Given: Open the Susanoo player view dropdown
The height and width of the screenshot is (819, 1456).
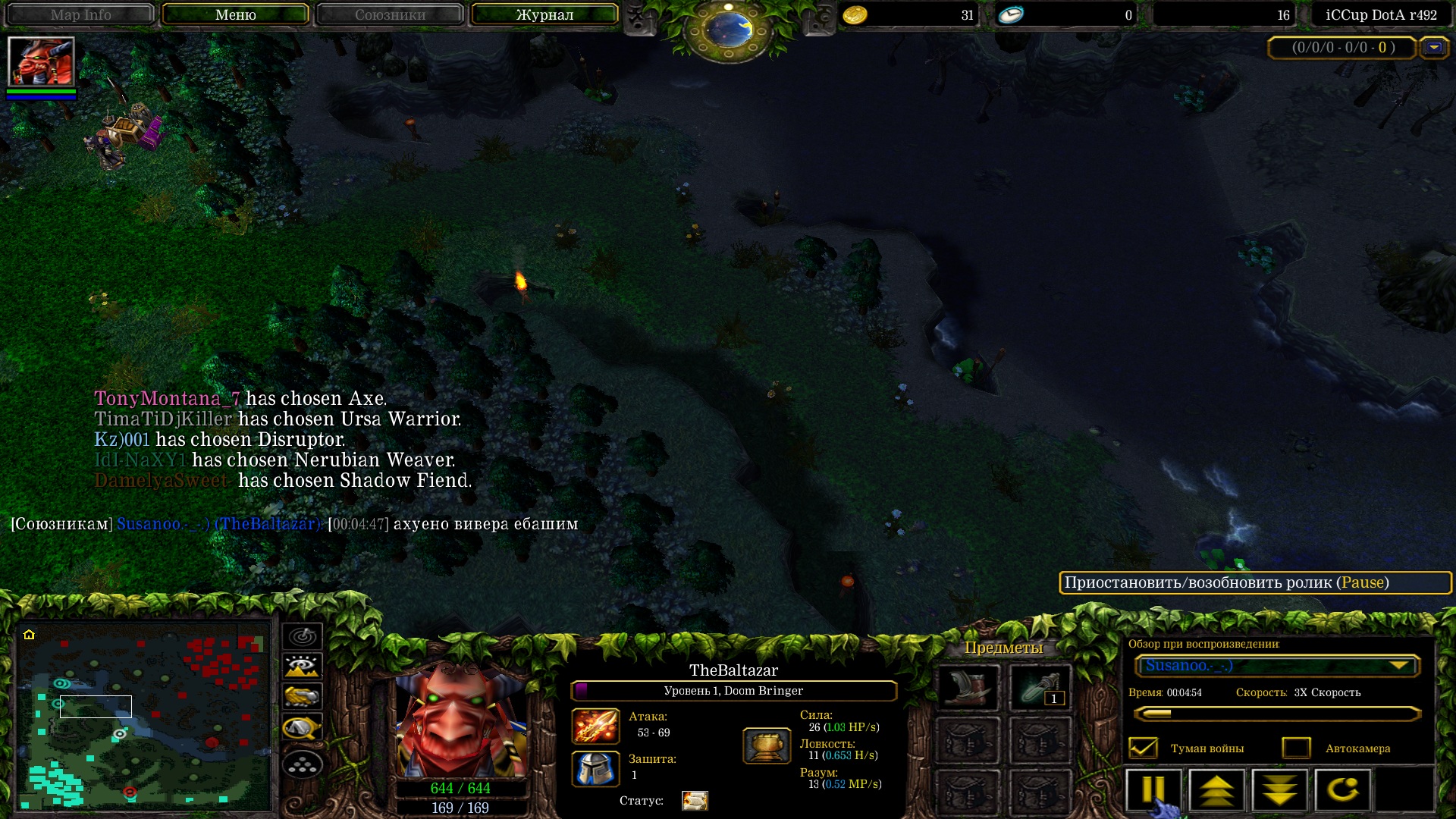Looking at the screenshot, I should tap(1277, 666).
